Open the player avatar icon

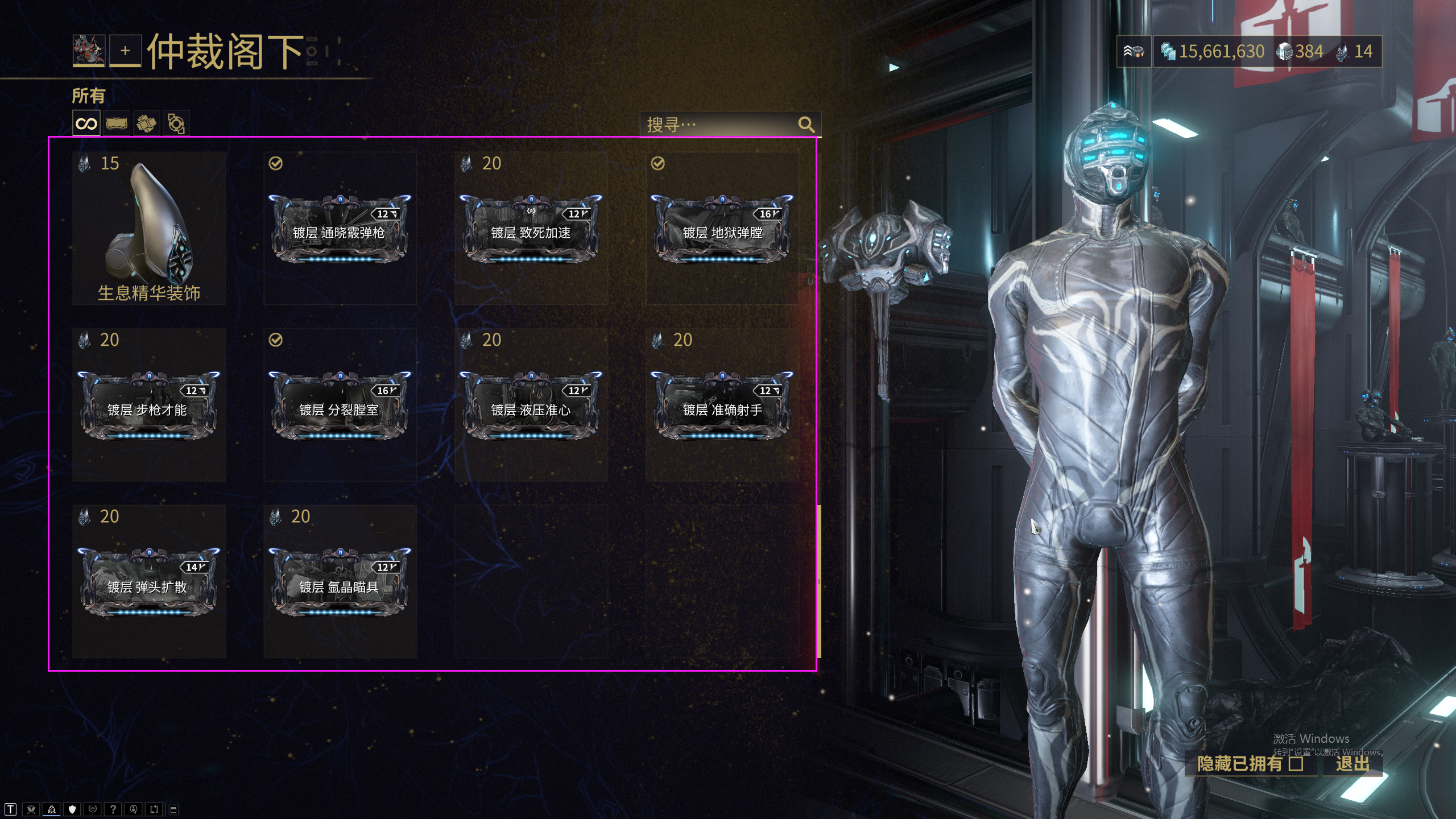(89, 51)
